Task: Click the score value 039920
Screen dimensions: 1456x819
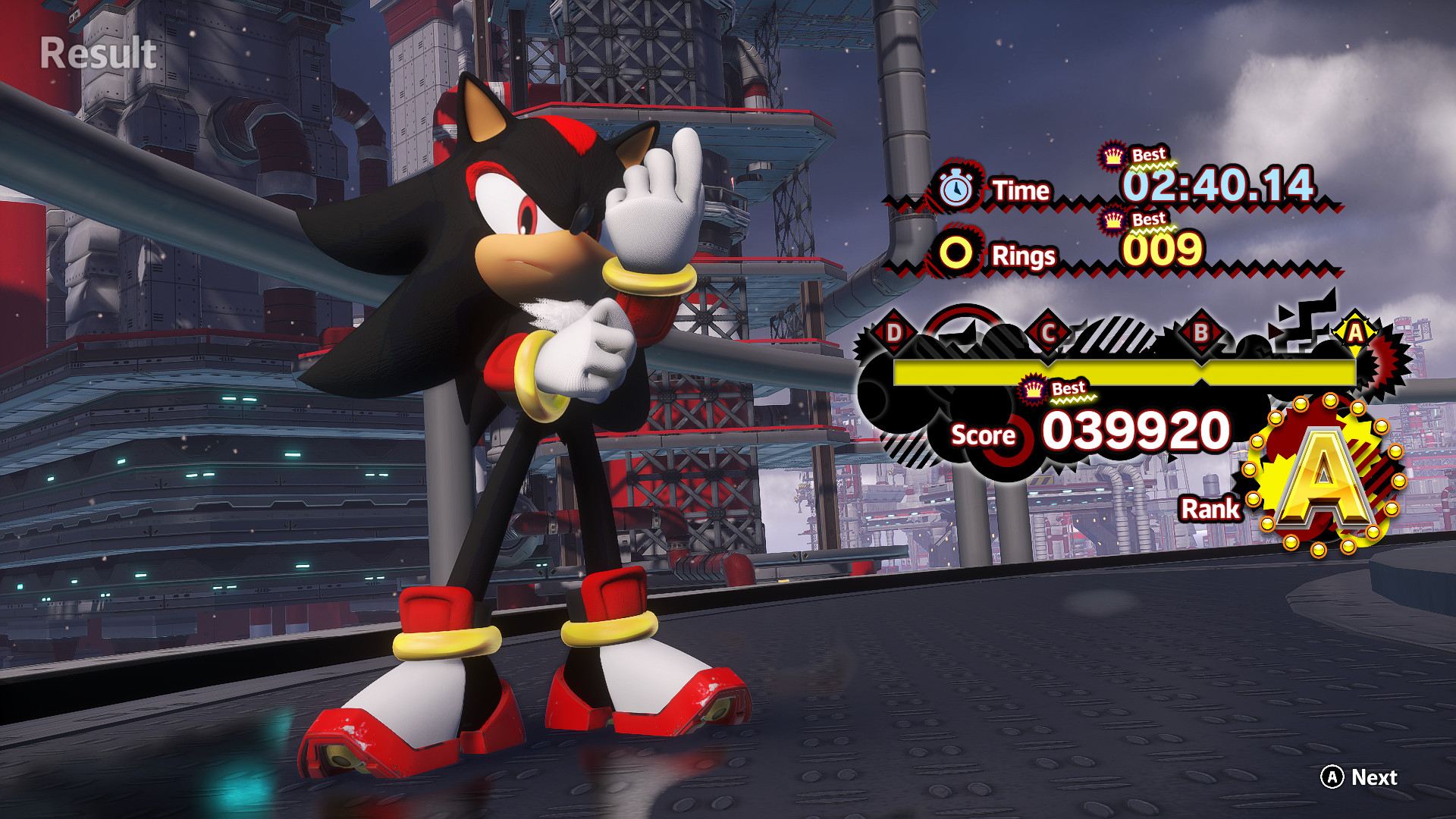Action: coord(1137,434)
